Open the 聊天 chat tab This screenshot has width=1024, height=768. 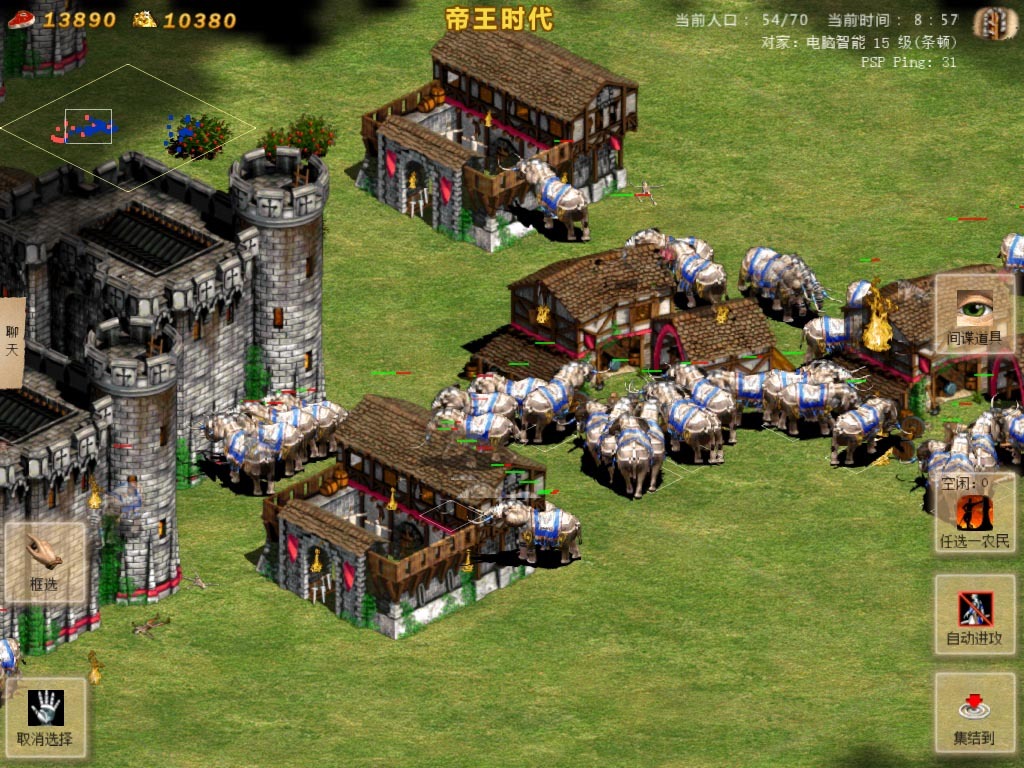point(12,341)
